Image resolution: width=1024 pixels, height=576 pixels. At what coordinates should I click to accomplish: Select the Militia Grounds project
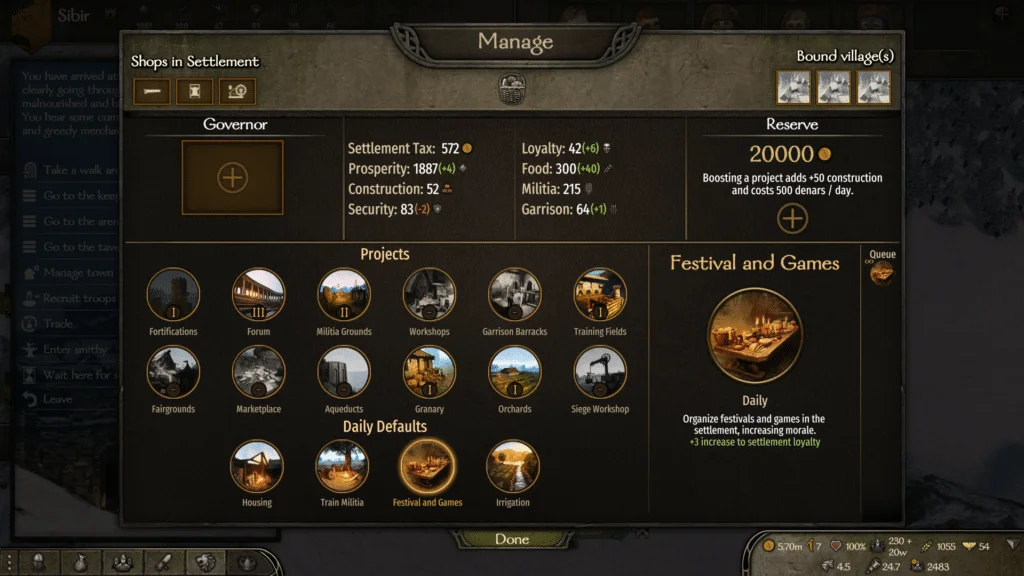tap(343, 295)
